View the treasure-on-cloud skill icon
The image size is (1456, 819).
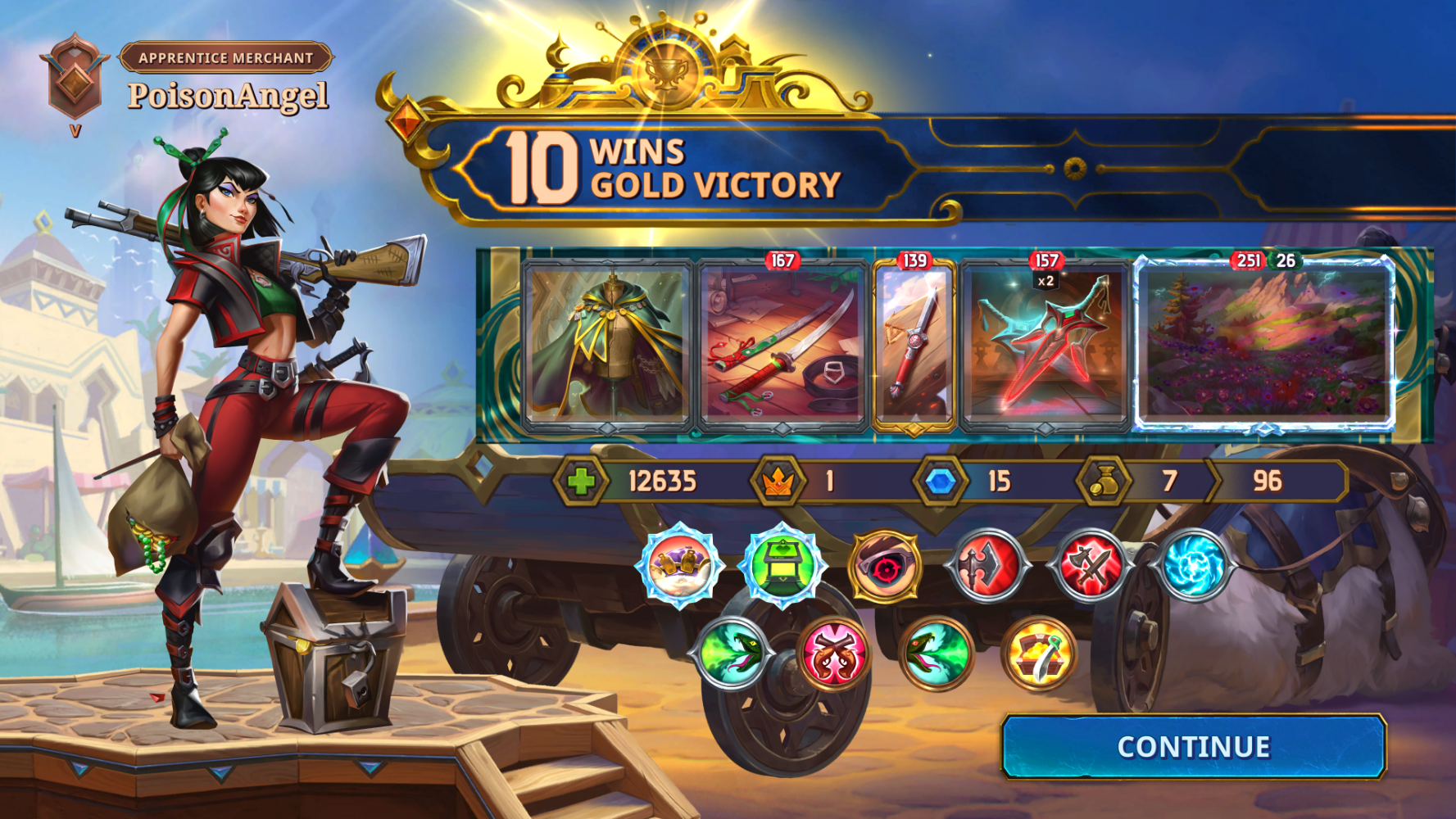click(680, 566)
